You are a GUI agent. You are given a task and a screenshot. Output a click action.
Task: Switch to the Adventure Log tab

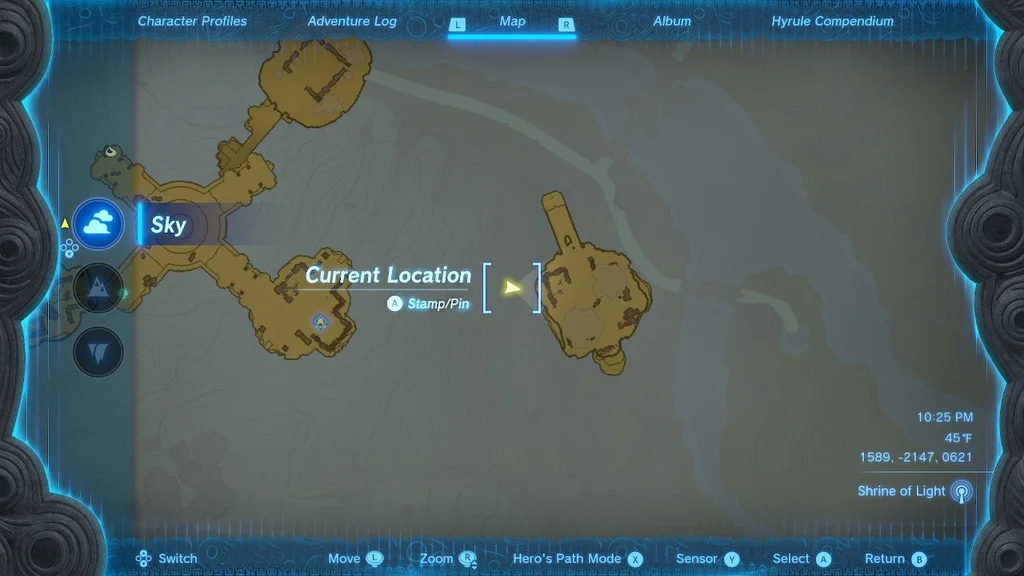(x=352, y=21)
